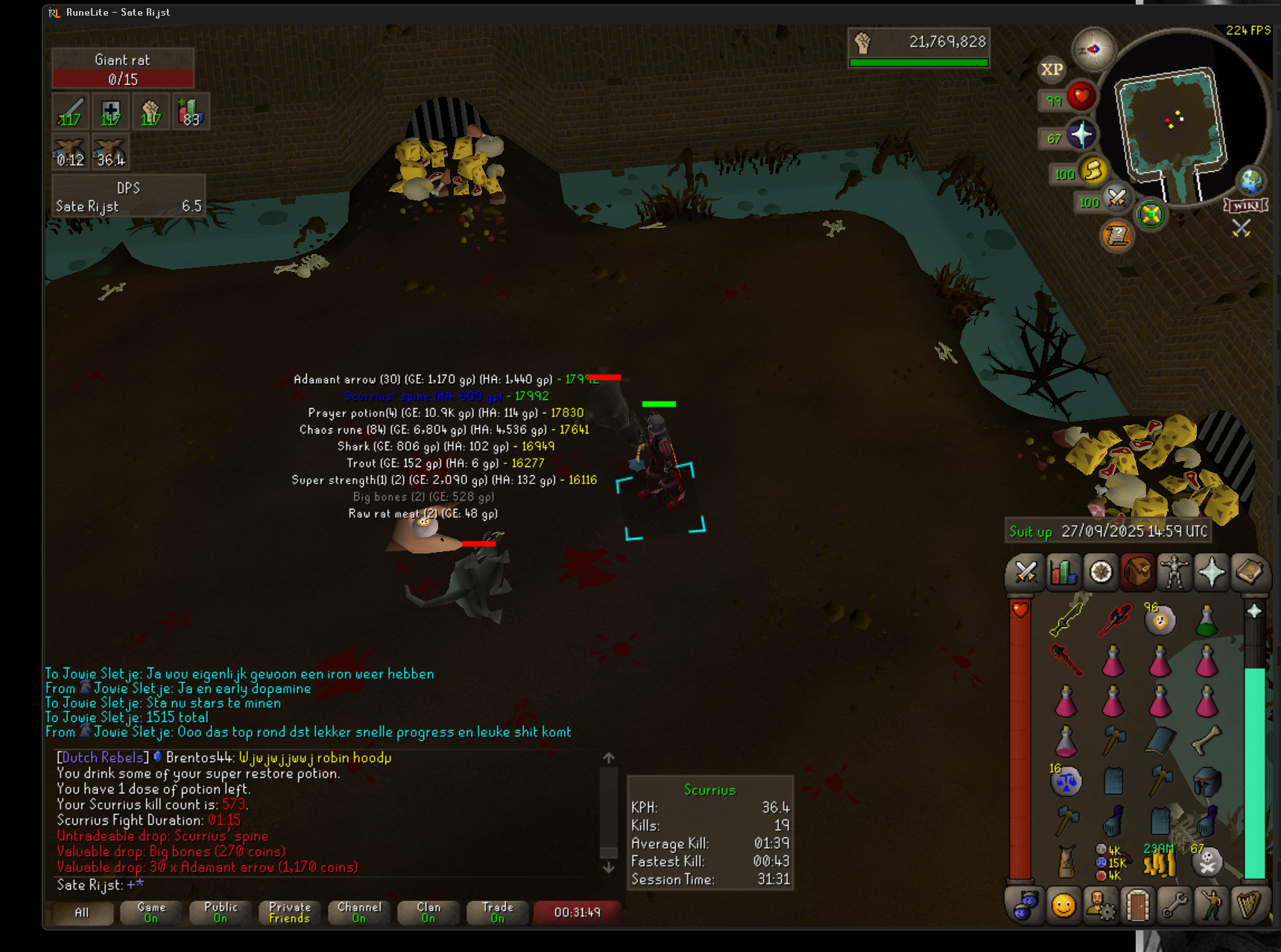The width and height of the screenshot is (1281, 952).
Task: Toggle run energy orb
Action: point(1092,171)
